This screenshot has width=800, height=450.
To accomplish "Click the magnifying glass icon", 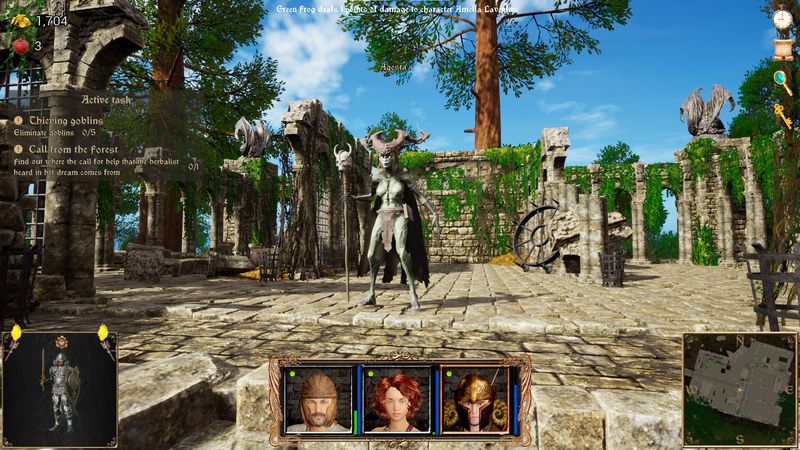I will 782,78.
